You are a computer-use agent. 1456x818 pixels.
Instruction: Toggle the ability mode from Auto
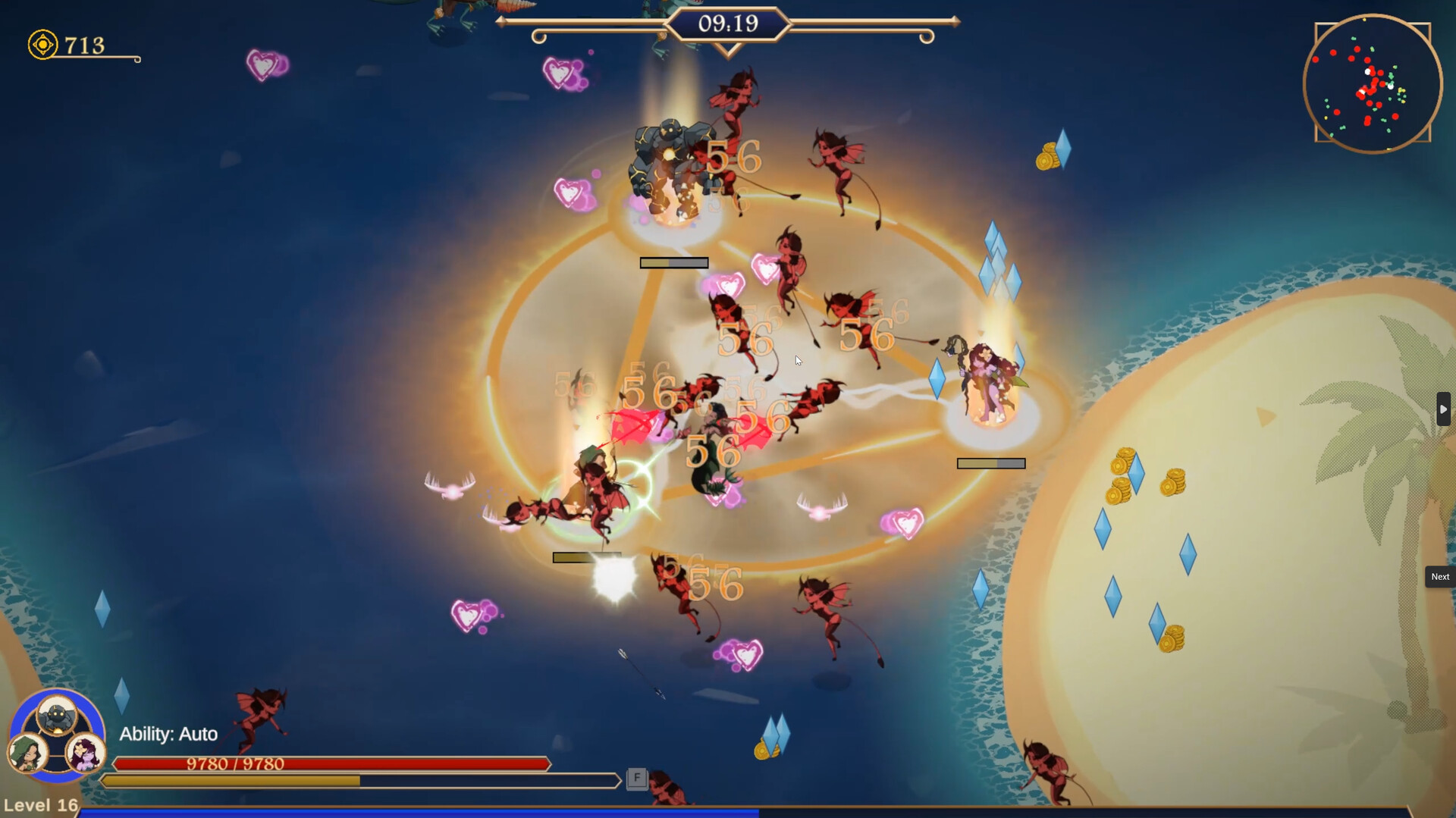coord(168,734)
